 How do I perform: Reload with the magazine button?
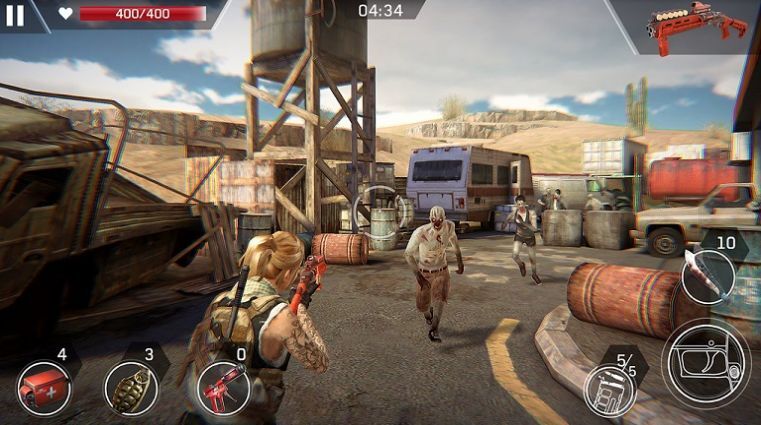[610, 389]
